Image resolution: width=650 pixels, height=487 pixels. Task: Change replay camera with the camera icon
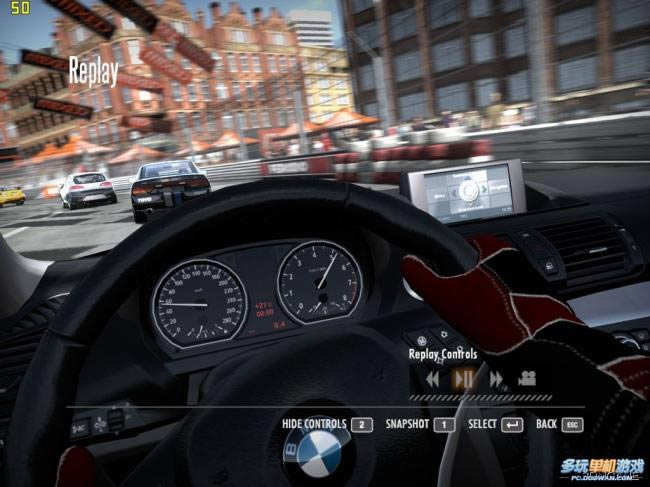point(527,379)
